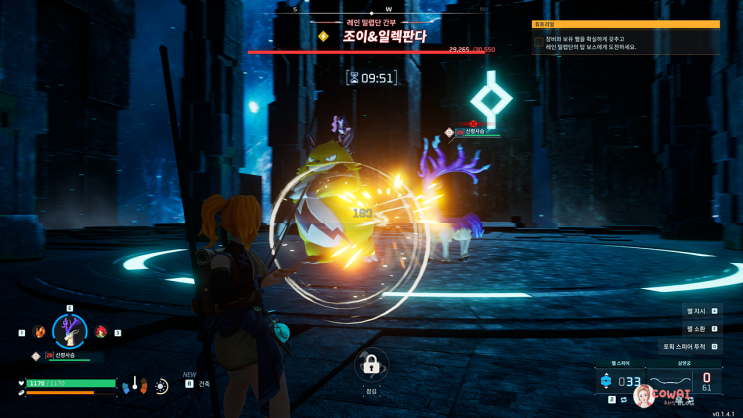Image resolution: width=743 pixels, height=418 pixels.
Task: Choose the 팰 소환 summon option
Action: [702, 328]
